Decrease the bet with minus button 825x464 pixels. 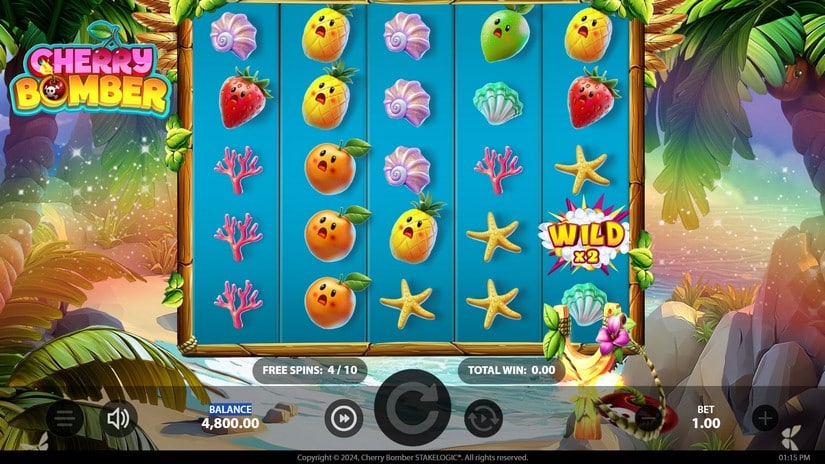pos(649,418)
